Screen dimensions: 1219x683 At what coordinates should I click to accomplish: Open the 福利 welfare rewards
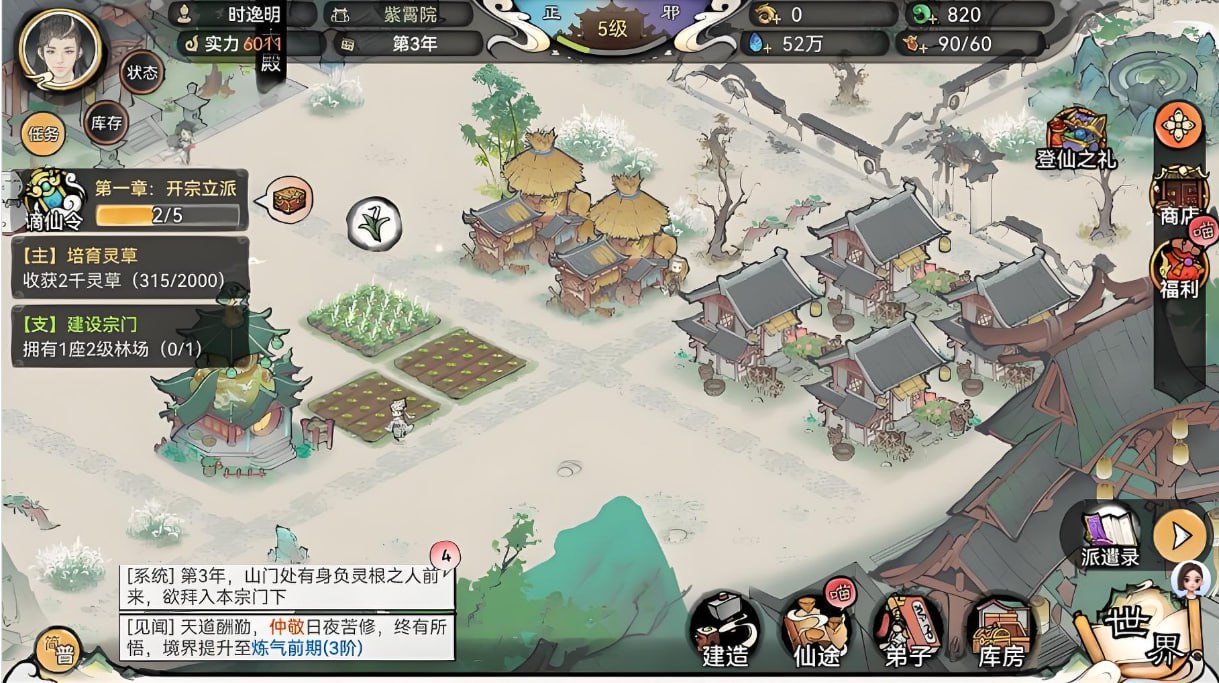point(1179,270)
